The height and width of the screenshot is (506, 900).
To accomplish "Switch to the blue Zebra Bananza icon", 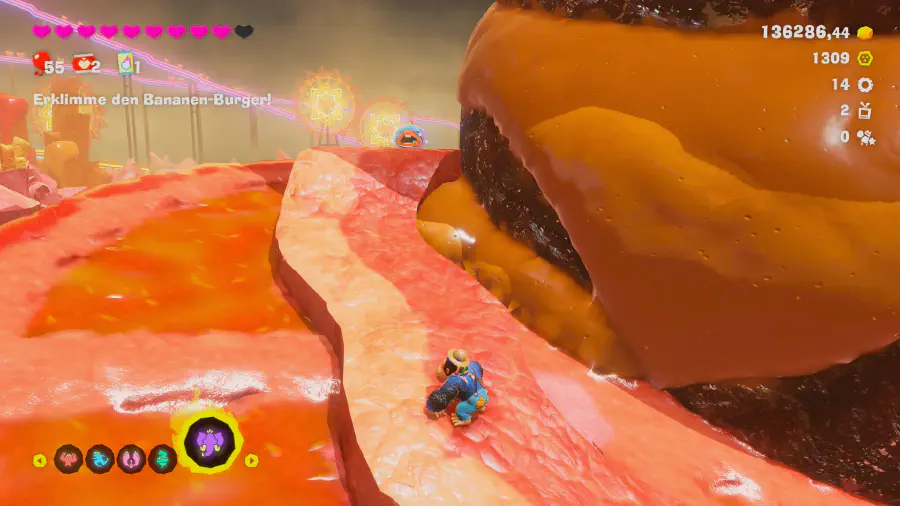I will tap(100, 460).
